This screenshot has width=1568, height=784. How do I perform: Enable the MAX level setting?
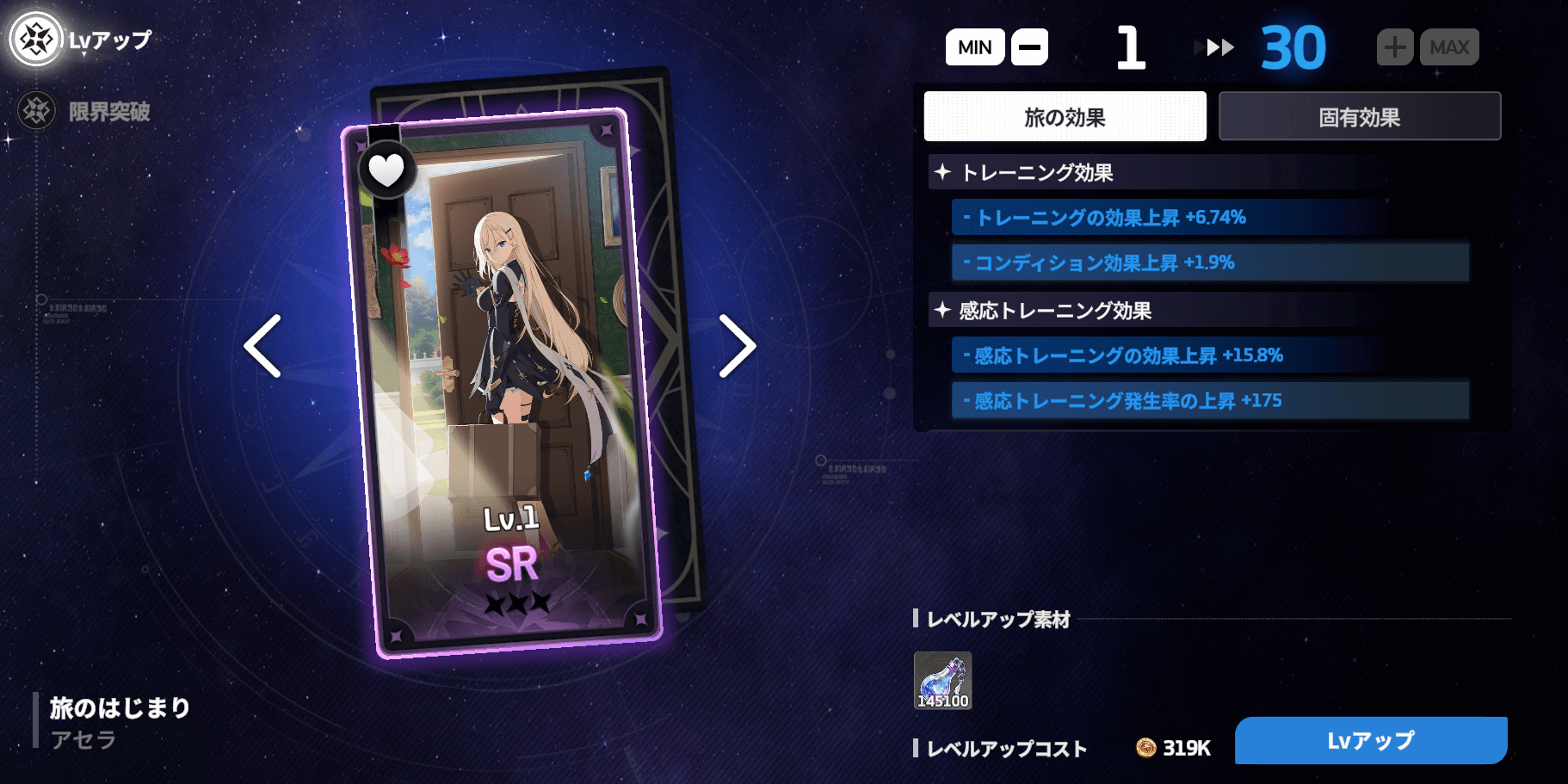(x=1449, y=46)
